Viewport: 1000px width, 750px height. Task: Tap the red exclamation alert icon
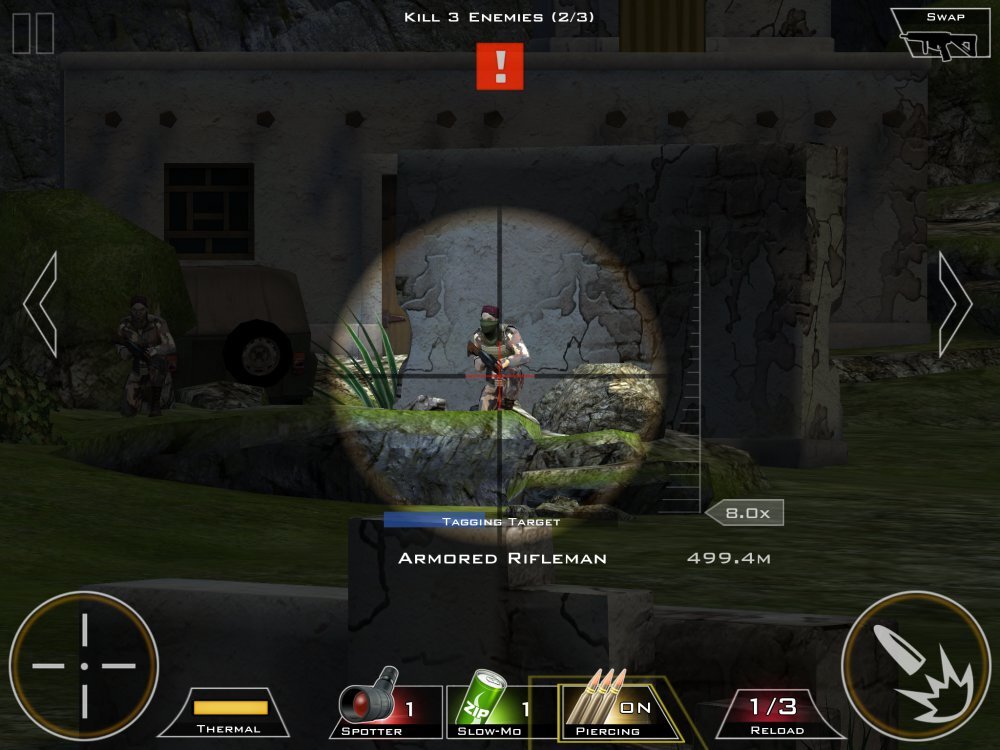[x=500, y=66]
